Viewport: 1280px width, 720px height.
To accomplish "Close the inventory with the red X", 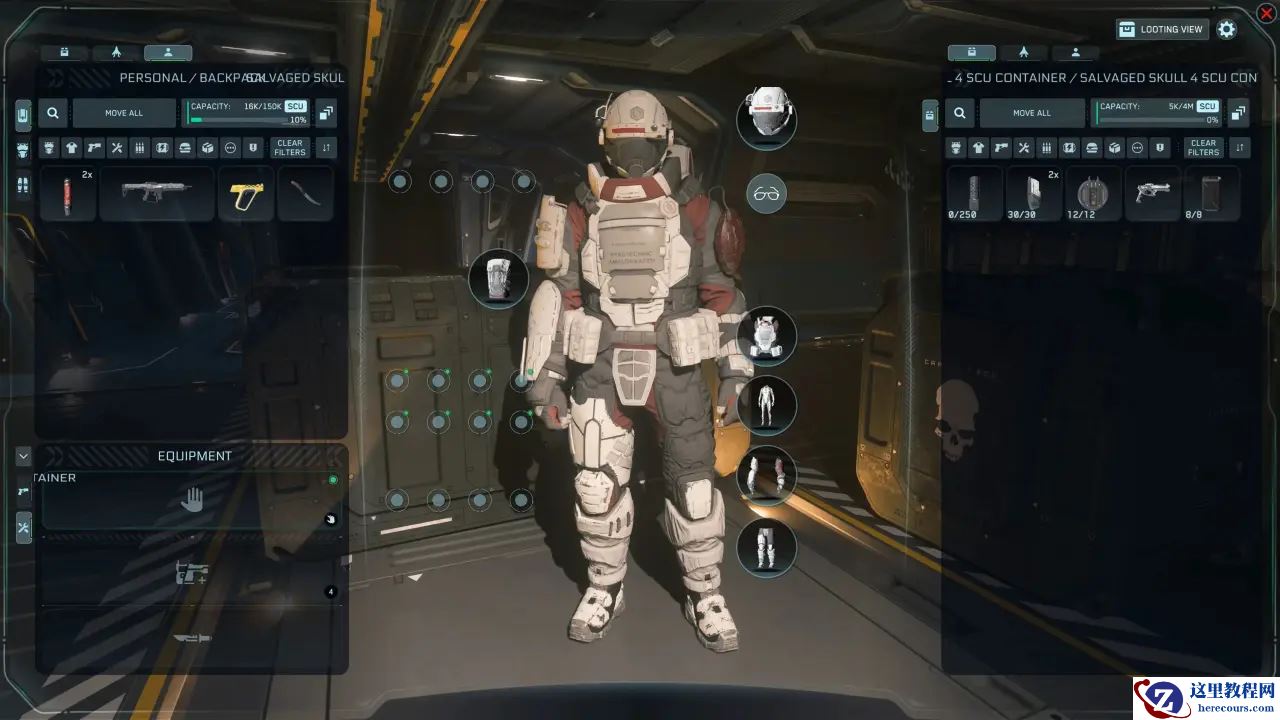I will 1266,13.
